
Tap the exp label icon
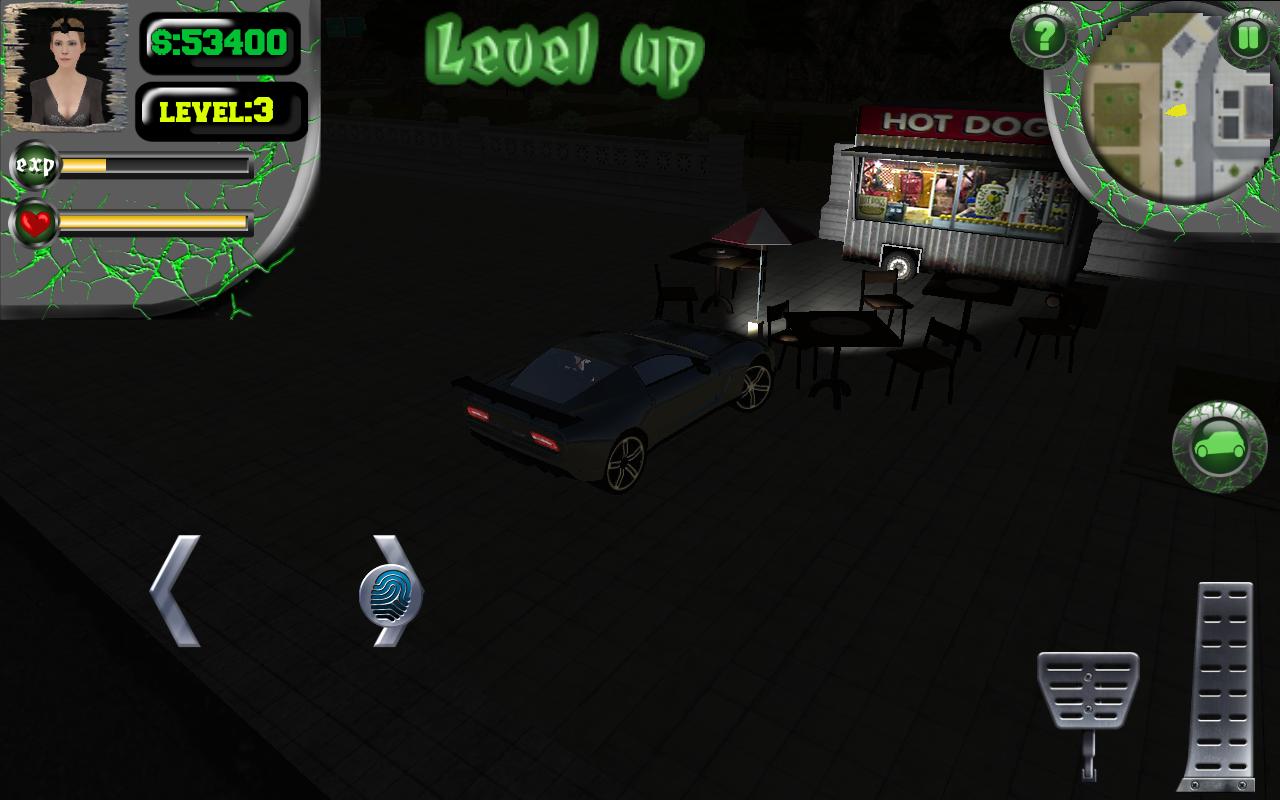(35, 165)
